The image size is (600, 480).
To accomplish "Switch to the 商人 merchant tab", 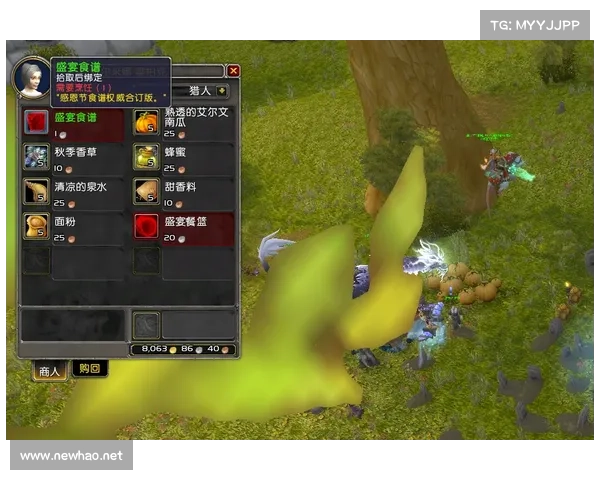I will (x=50, y=370).
